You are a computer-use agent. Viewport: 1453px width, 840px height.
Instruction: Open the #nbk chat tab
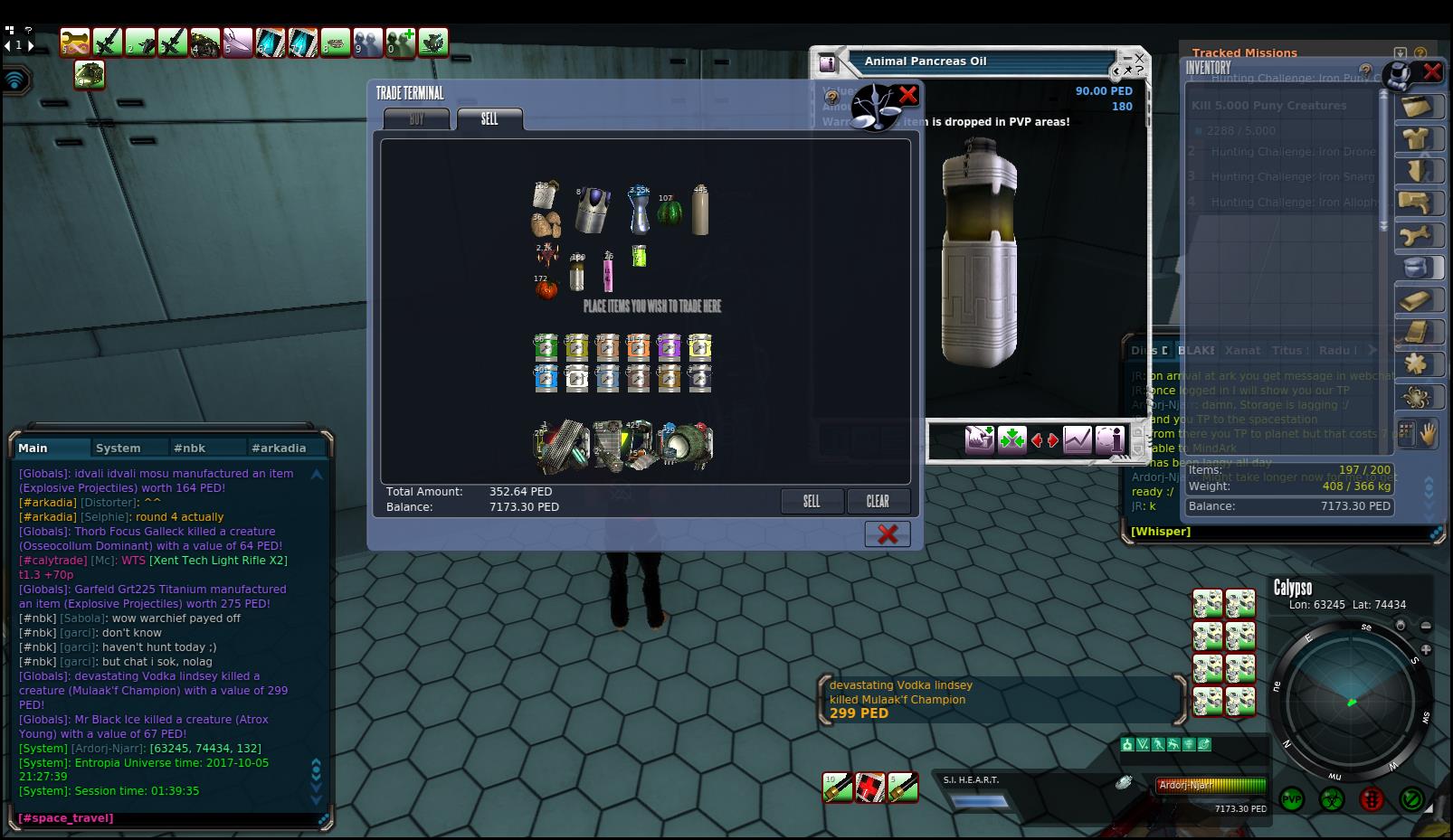pyautogui.click(x=190, y=448)
